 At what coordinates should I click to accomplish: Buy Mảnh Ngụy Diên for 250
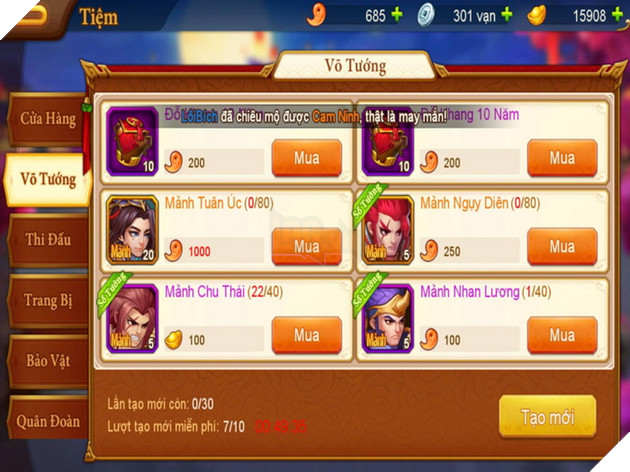pos(561,247)
